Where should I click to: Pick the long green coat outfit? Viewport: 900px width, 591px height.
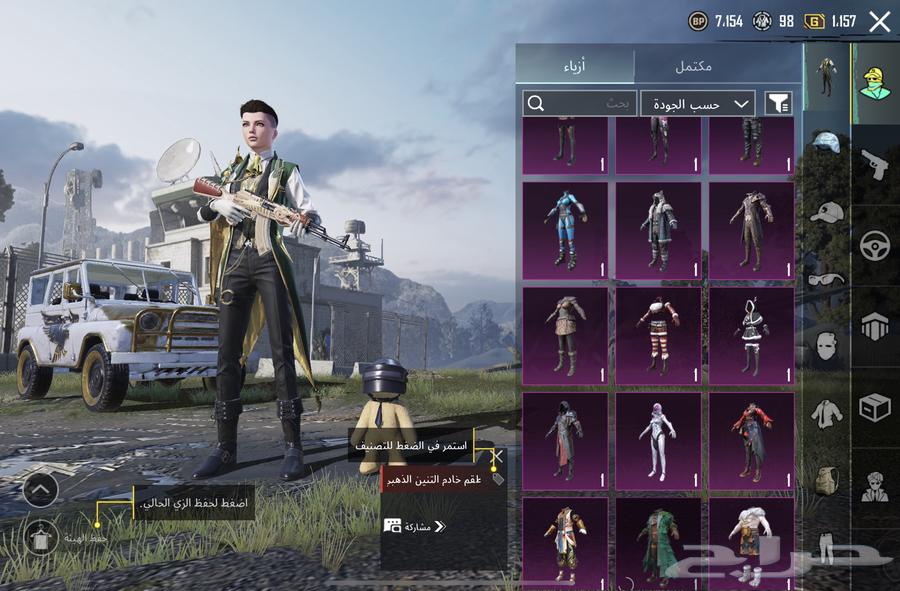pos(658,540)
